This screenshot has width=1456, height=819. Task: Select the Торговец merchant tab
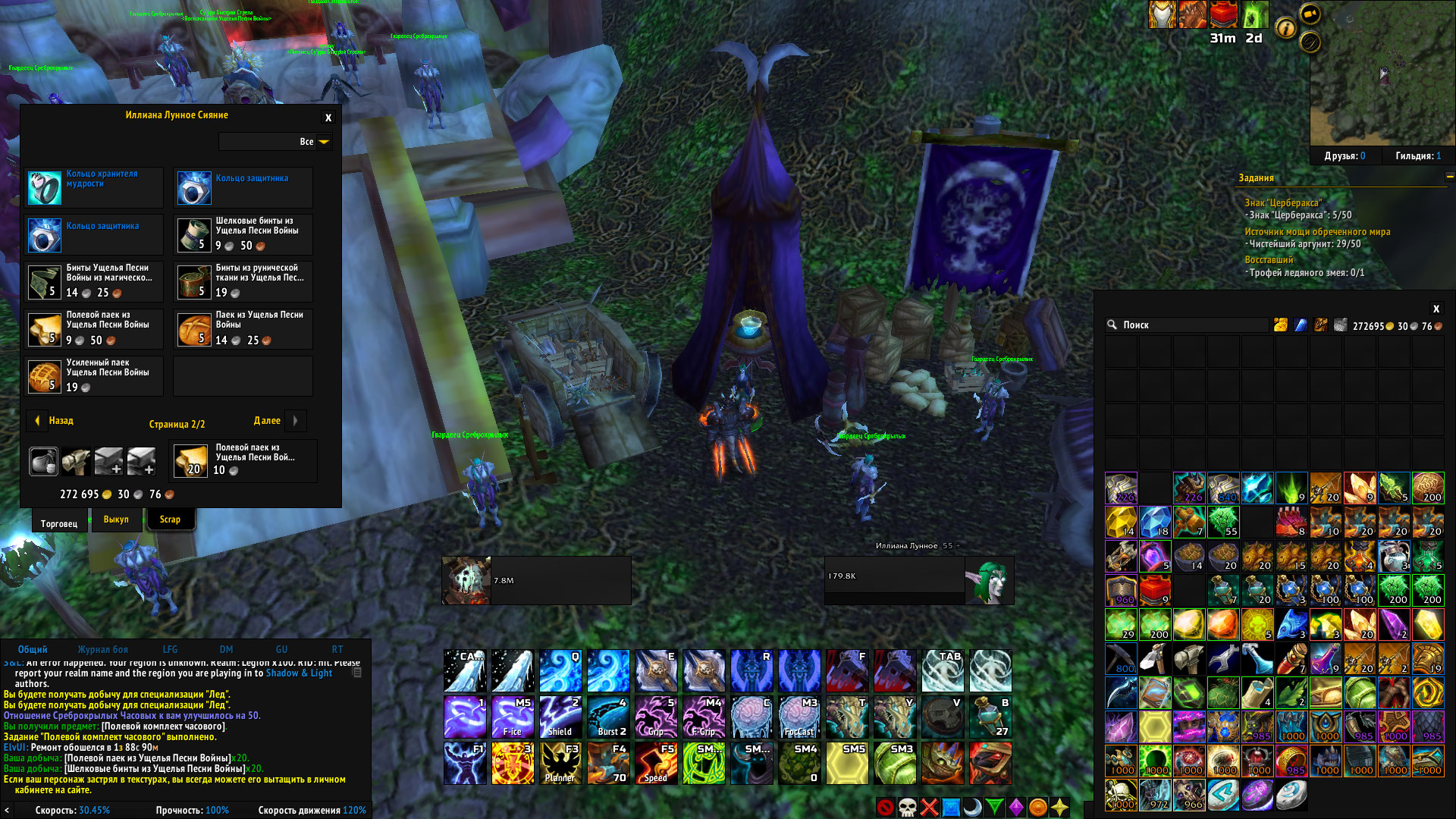tap(59, 523)
